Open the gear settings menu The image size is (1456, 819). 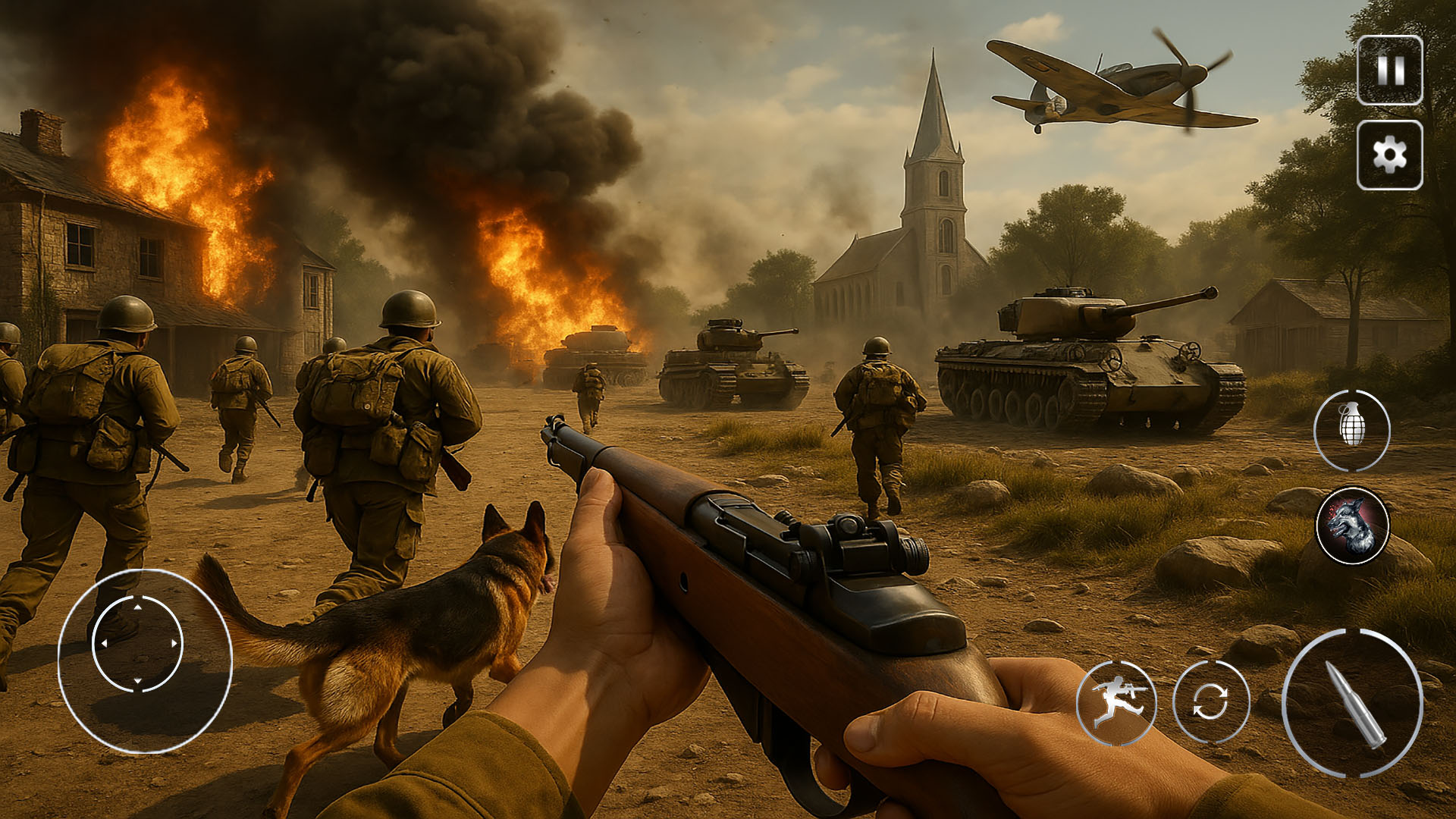coord(1389,155)
